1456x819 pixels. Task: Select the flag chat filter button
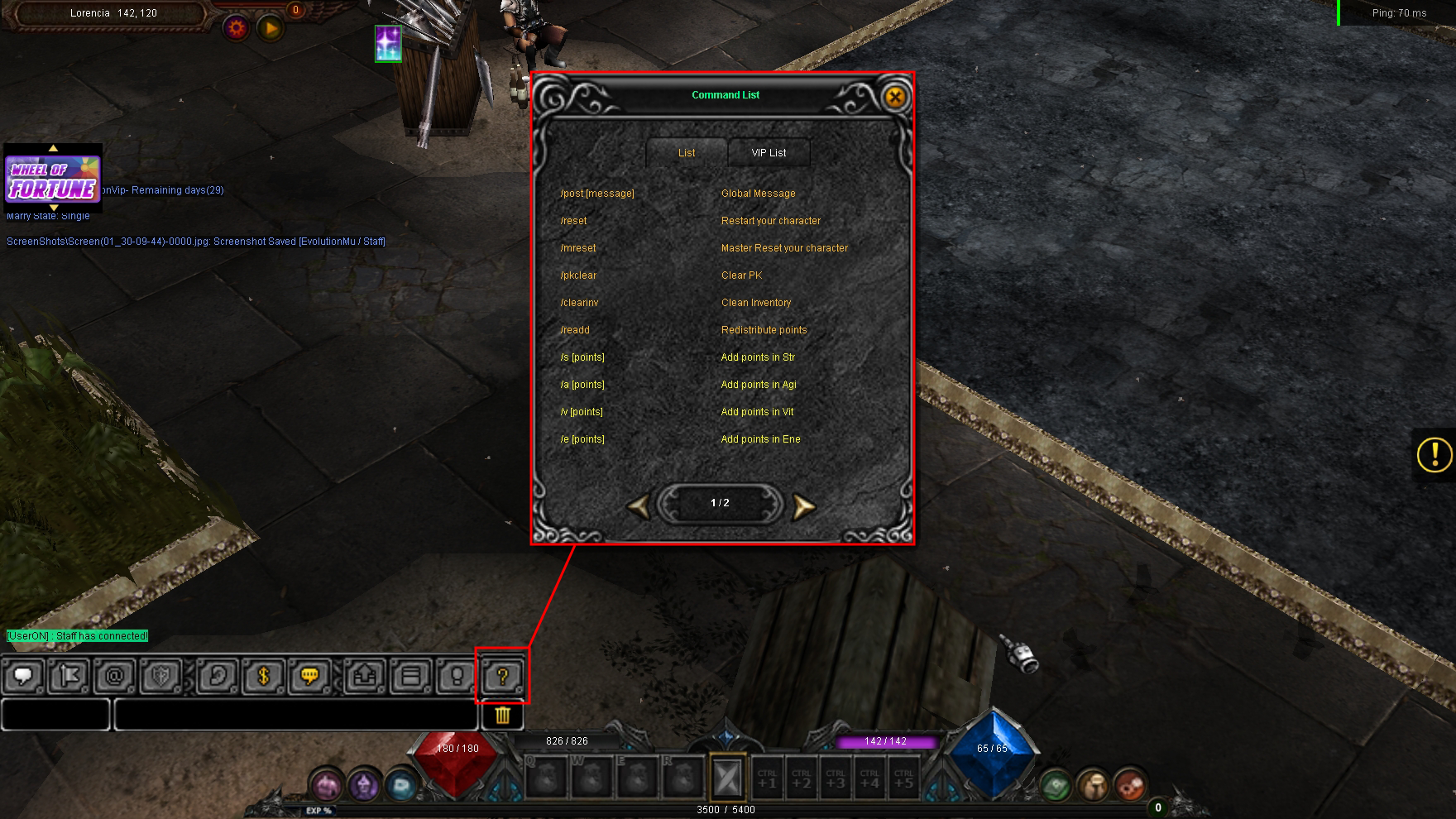69,677
